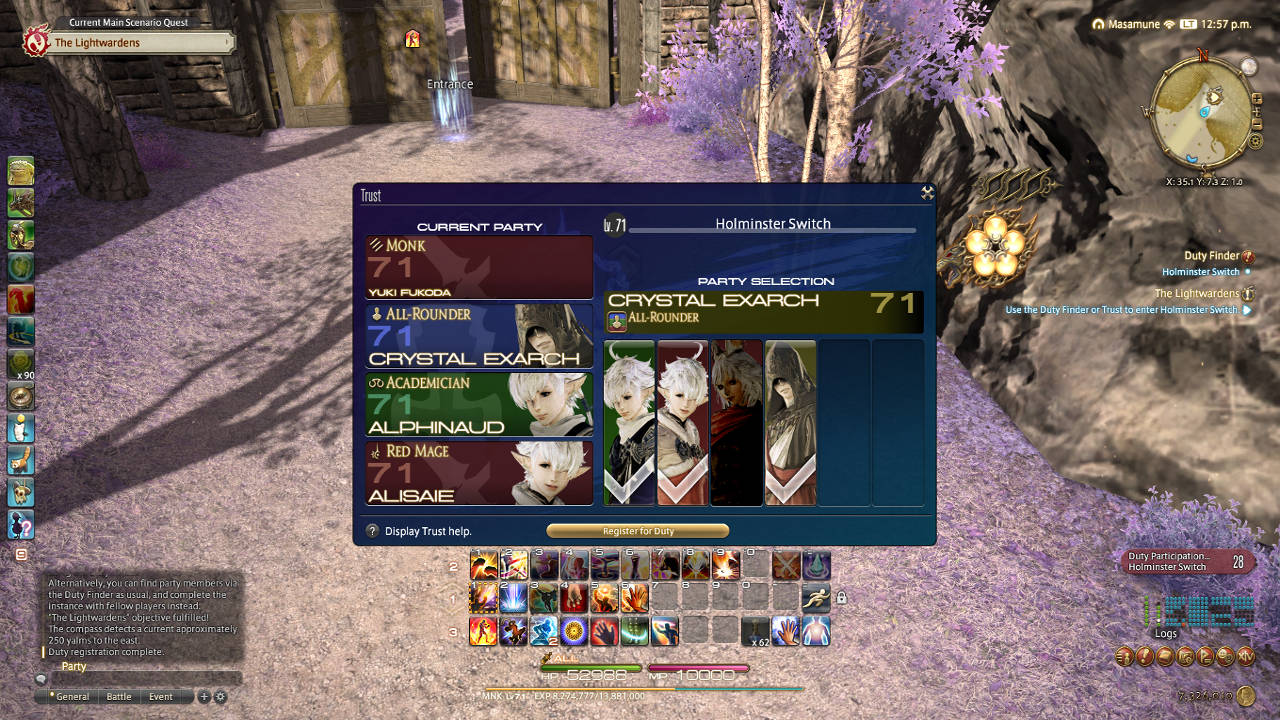Click the chat text input field

click(x=140, y=679)
